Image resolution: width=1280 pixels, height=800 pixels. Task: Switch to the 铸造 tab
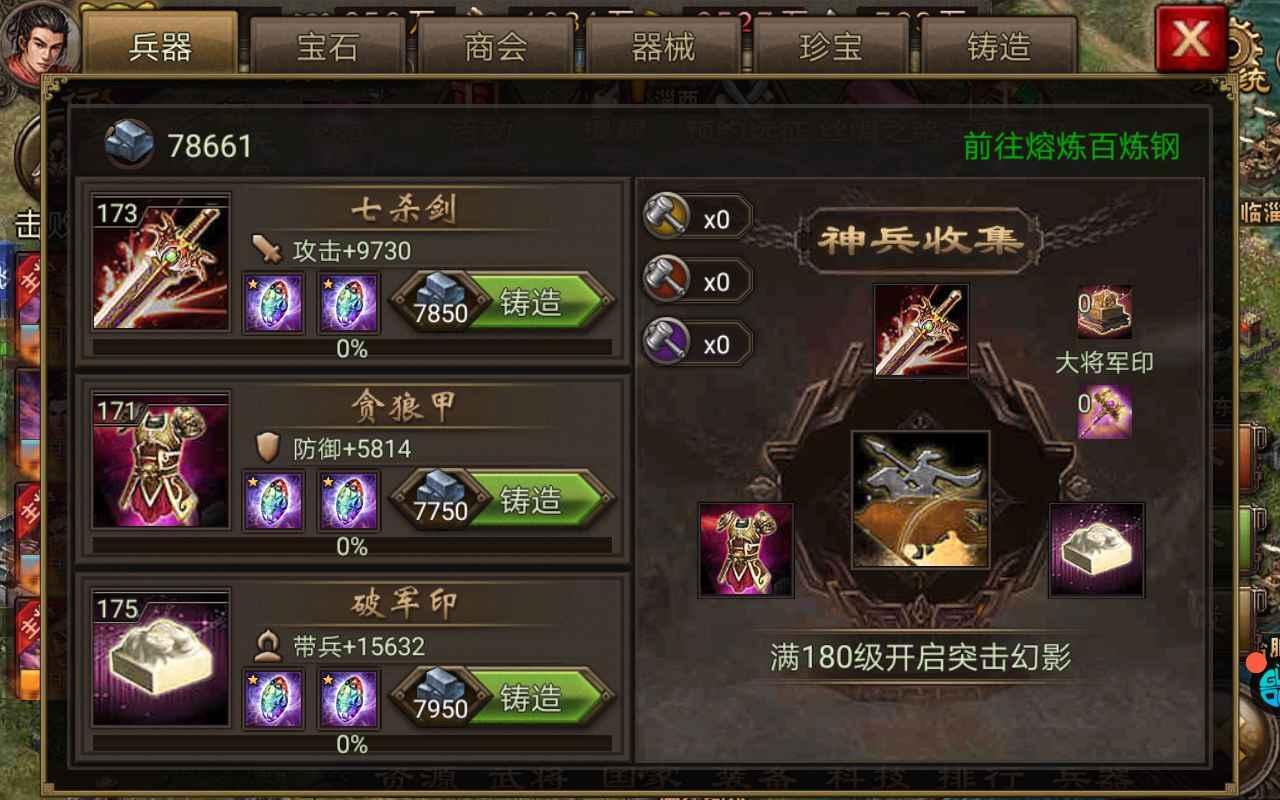click(x=1000, y=46)
